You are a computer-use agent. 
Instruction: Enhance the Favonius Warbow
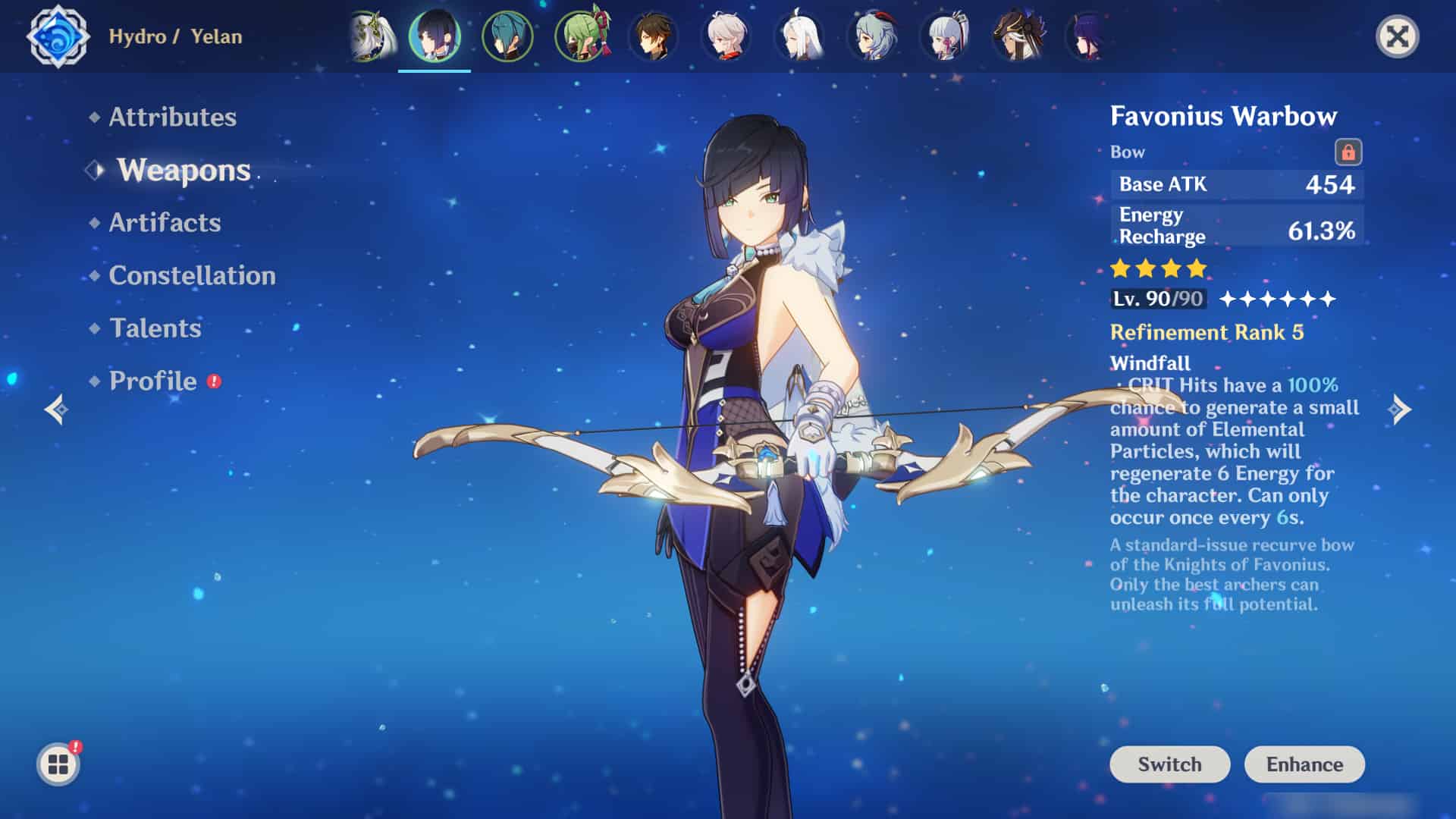[1304, 764]
